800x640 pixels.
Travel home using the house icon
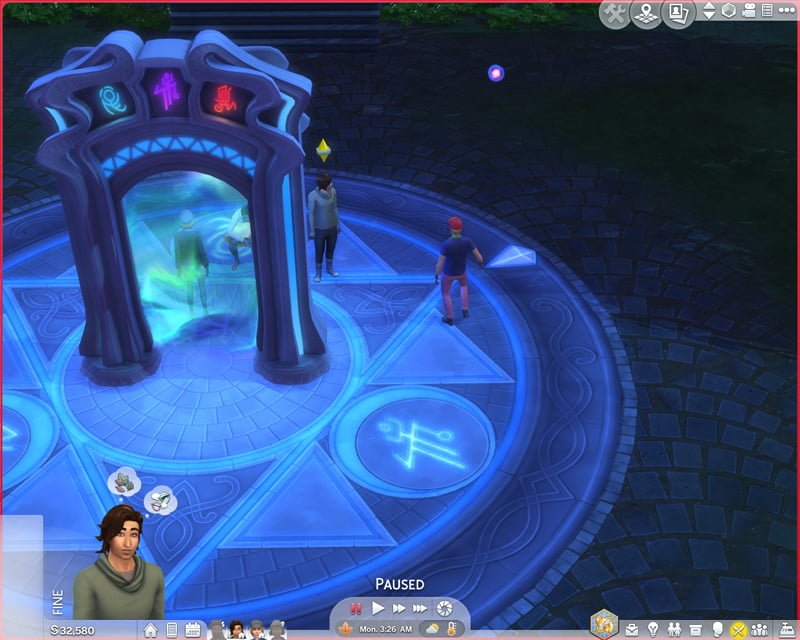(150, 630)
